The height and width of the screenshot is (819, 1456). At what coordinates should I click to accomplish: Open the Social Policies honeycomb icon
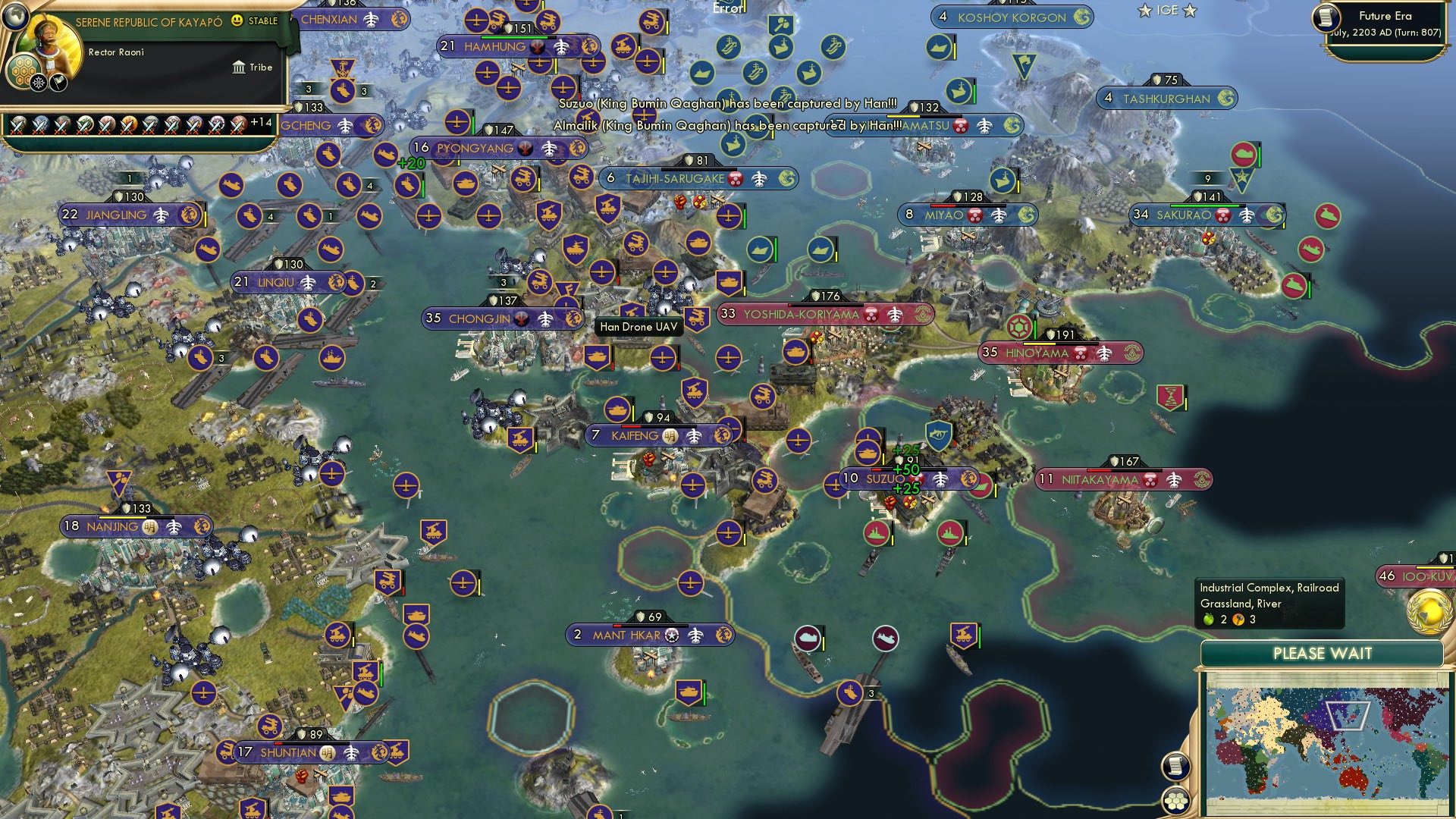point(22,70)
